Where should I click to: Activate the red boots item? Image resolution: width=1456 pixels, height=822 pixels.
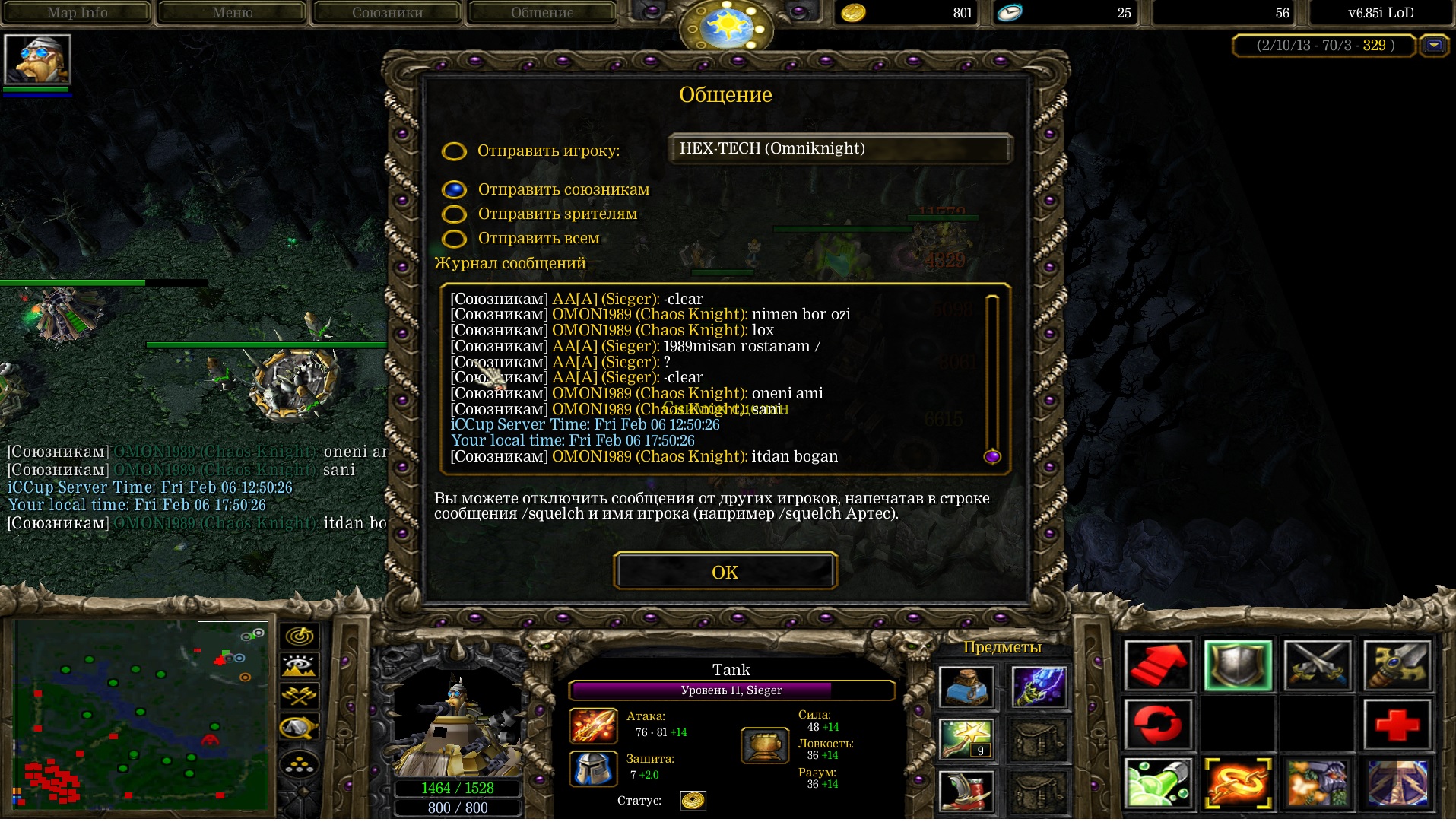click(965, 790)
